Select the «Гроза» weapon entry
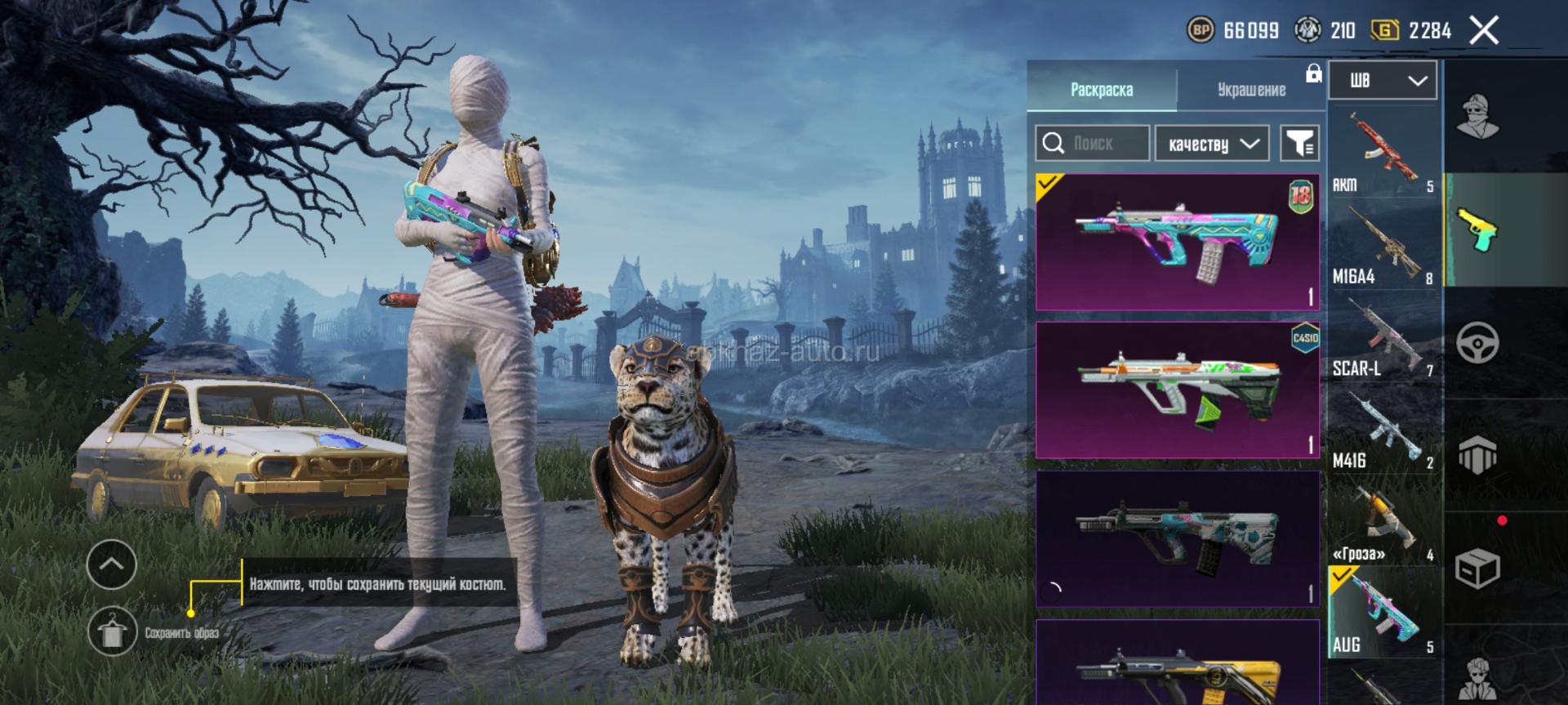 pos(1383,521)
